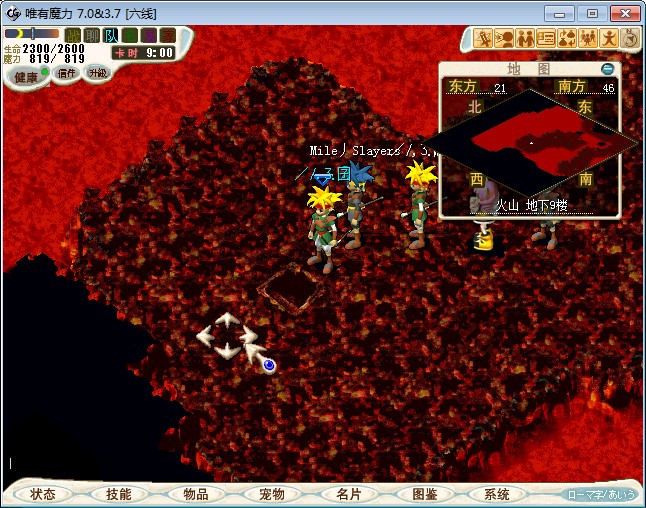Image resolution: width=646 pixels, height=508 pixels.
Task: Open the 名片 name card menu
Action: 348,494
